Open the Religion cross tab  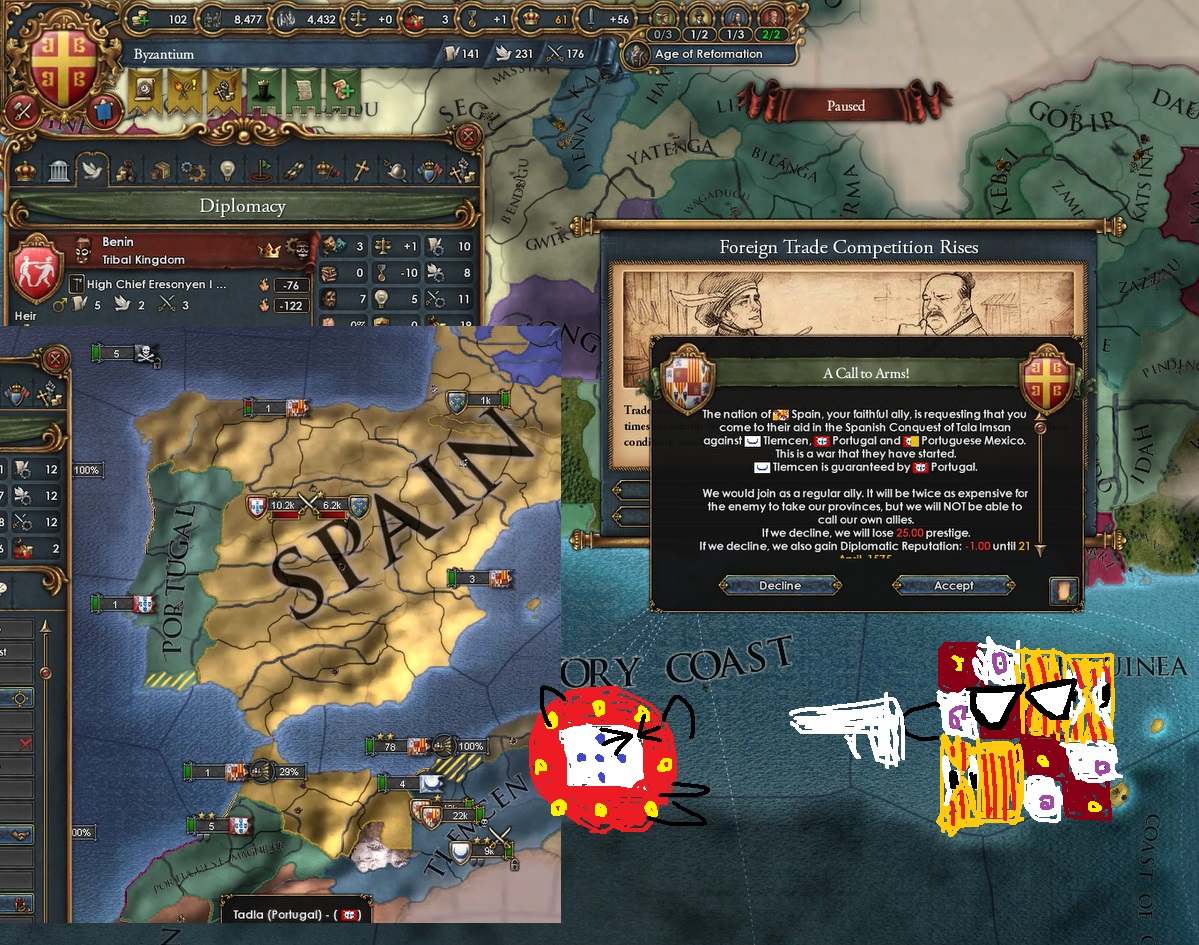(x=362, y=171)
